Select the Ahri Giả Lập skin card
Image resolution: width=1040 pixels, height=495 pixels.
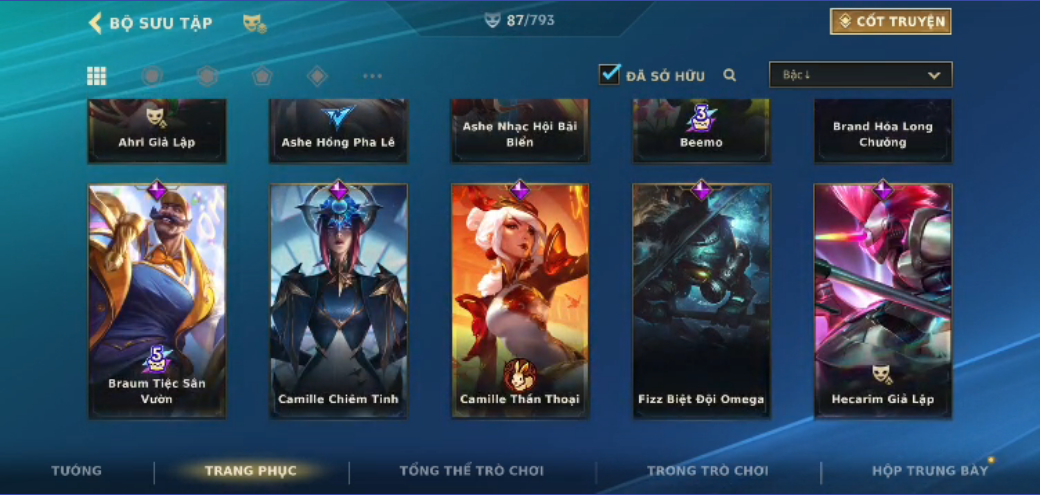point(157,131)
